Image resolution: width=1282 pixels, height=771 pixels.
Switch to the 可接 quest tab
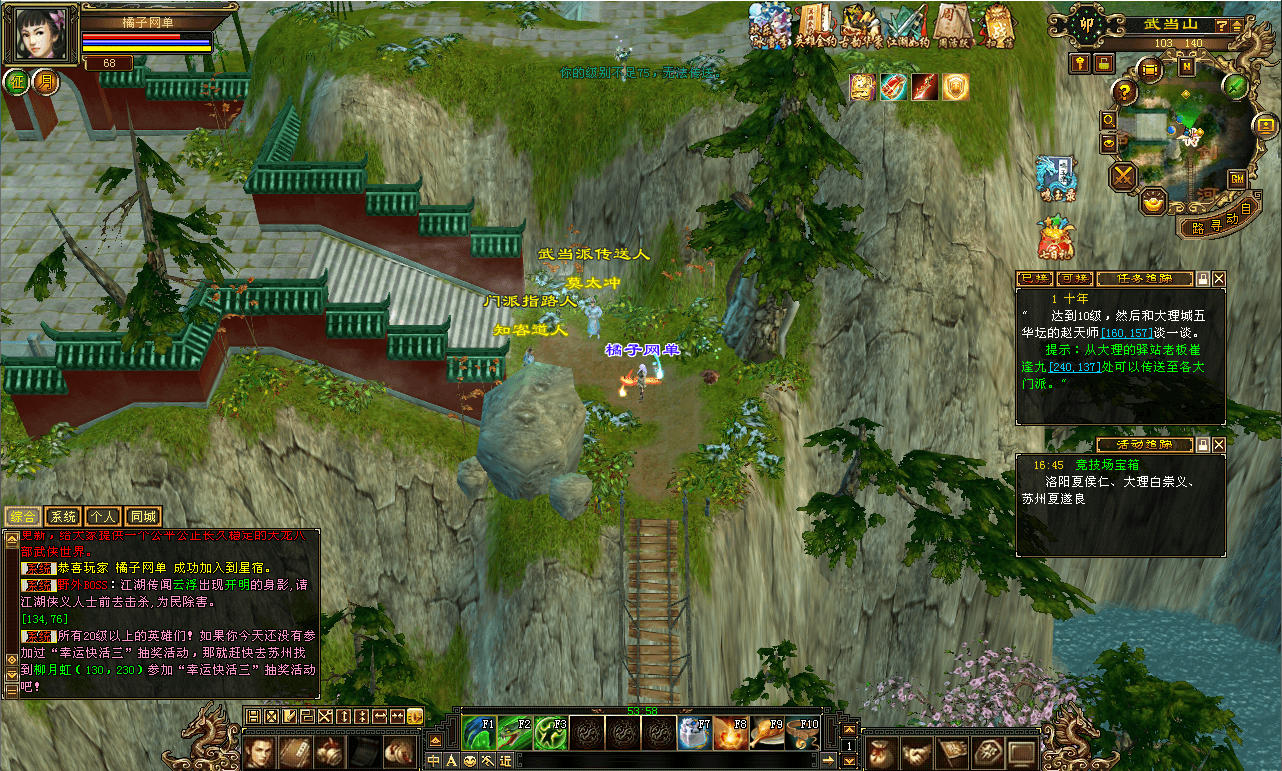(x=1074, y=279)
